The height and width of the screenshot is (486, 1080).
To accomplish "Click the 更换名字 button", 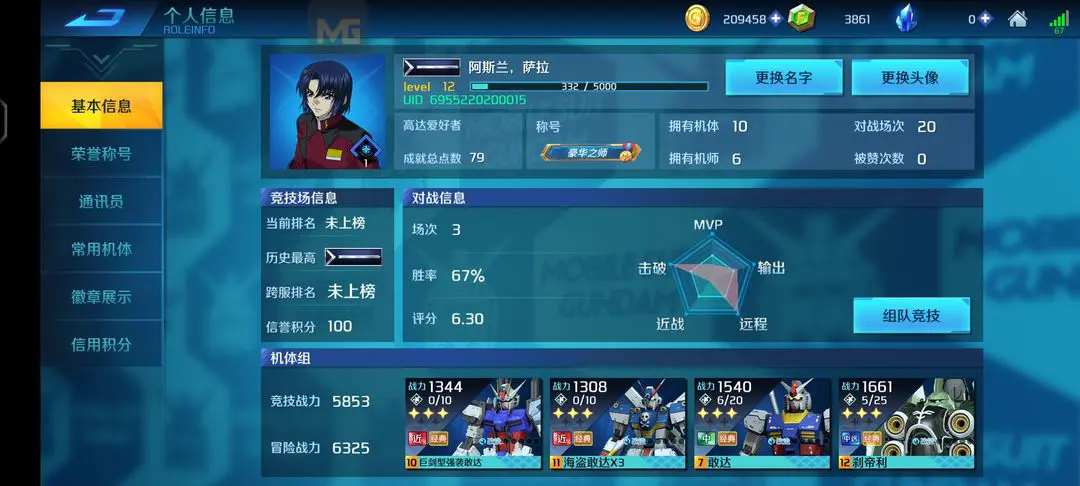I will tap(784, 77).
